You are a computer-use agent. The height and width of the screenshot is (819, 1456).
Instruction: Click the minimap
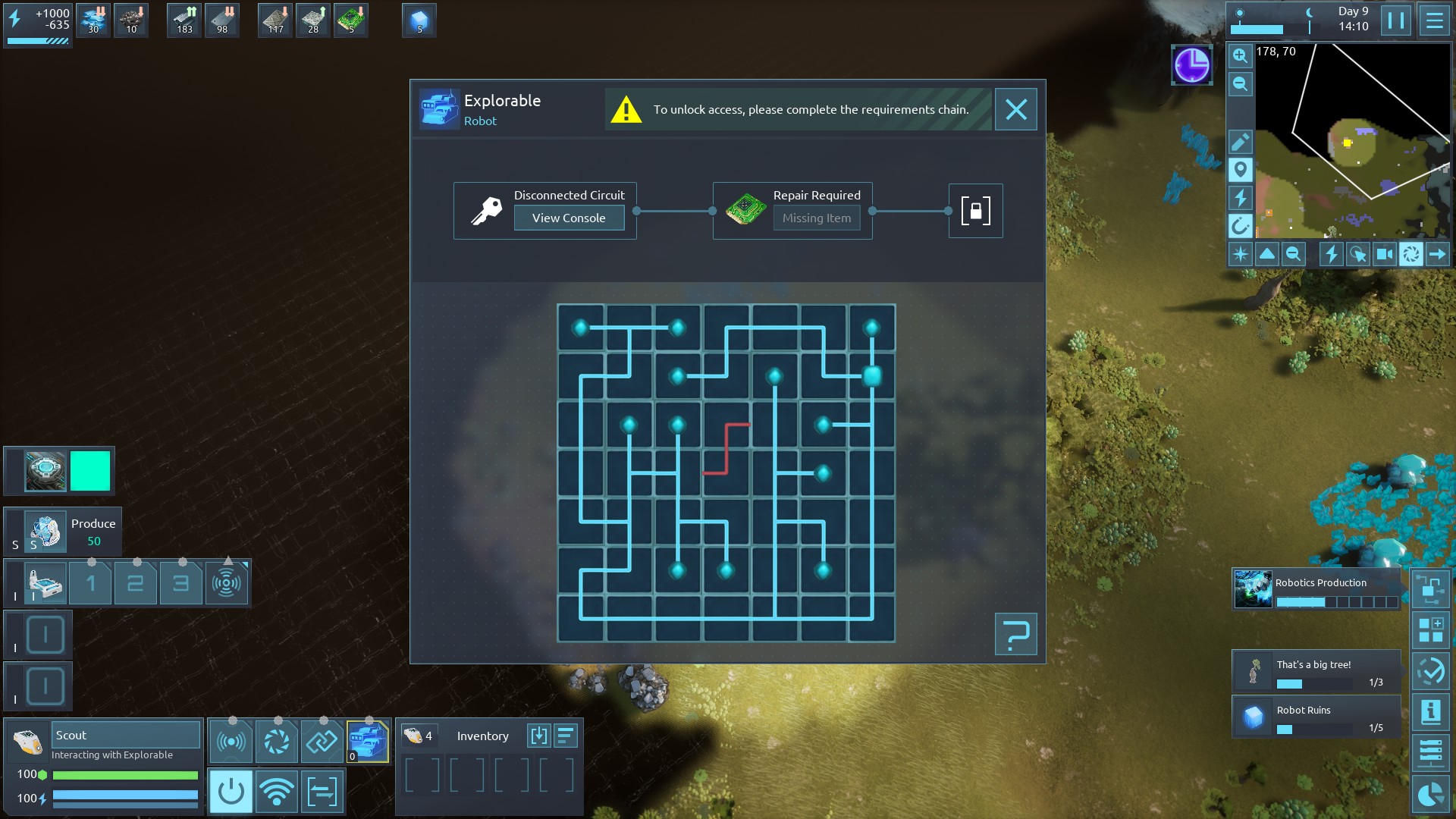coord(1352,141)
